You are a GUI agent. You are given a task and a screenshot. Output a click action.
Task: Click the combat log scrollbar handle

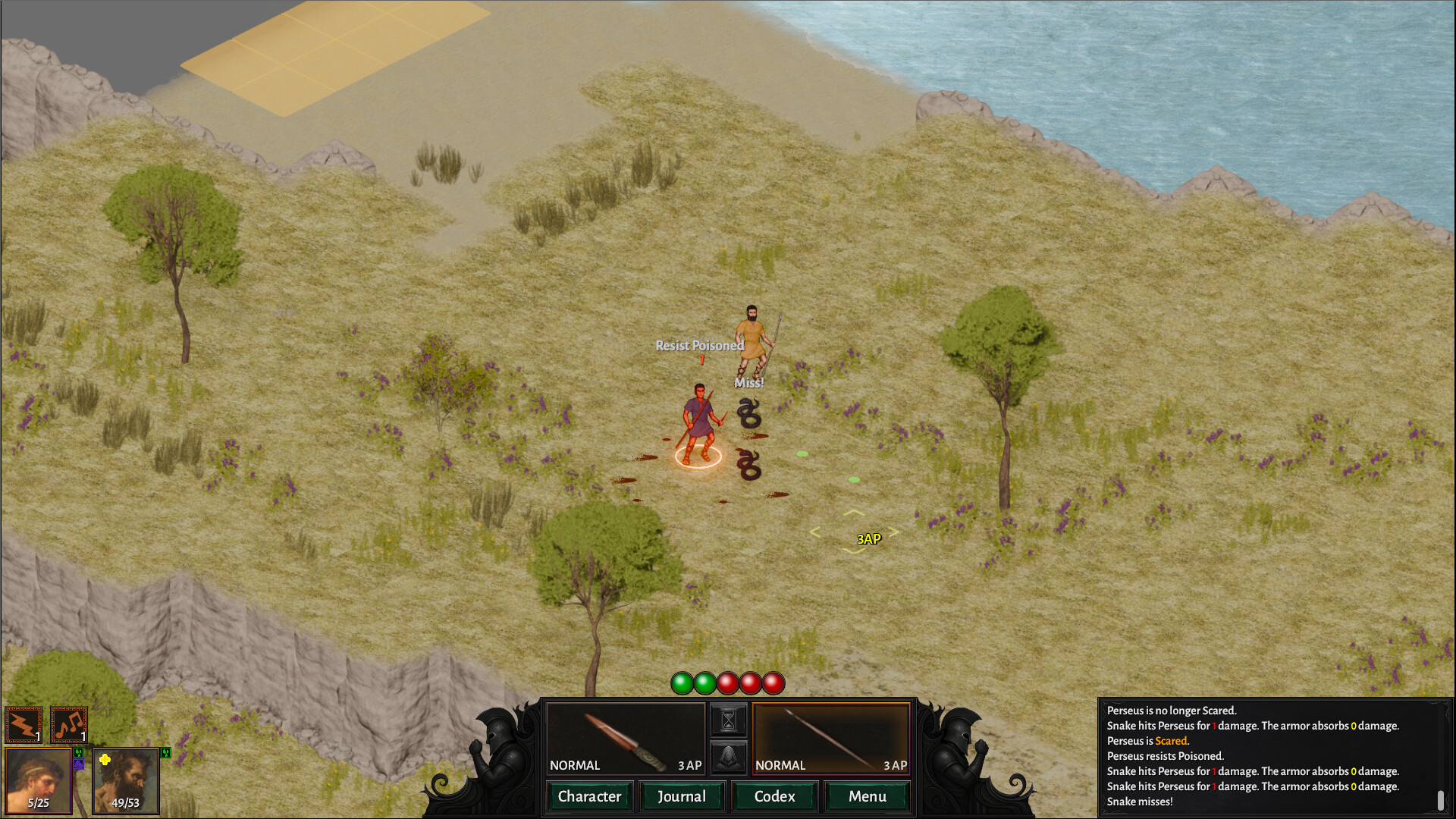[1440, 800]
